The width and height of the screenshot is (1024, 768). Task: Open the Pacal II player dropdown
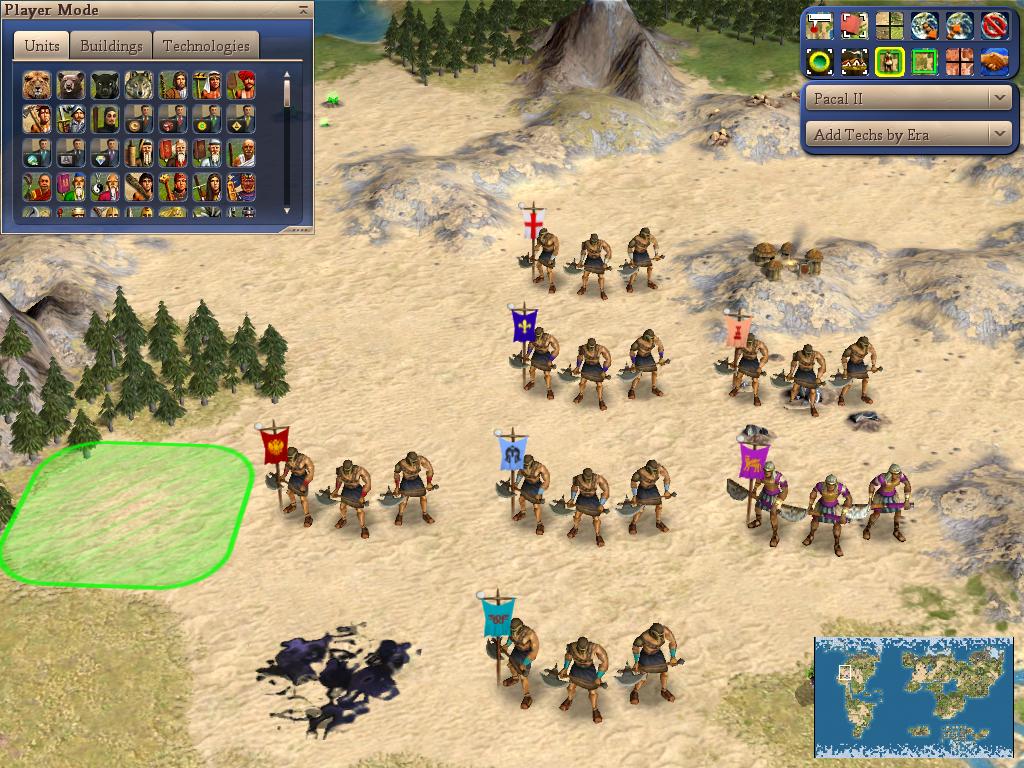(x=909, y=98)
